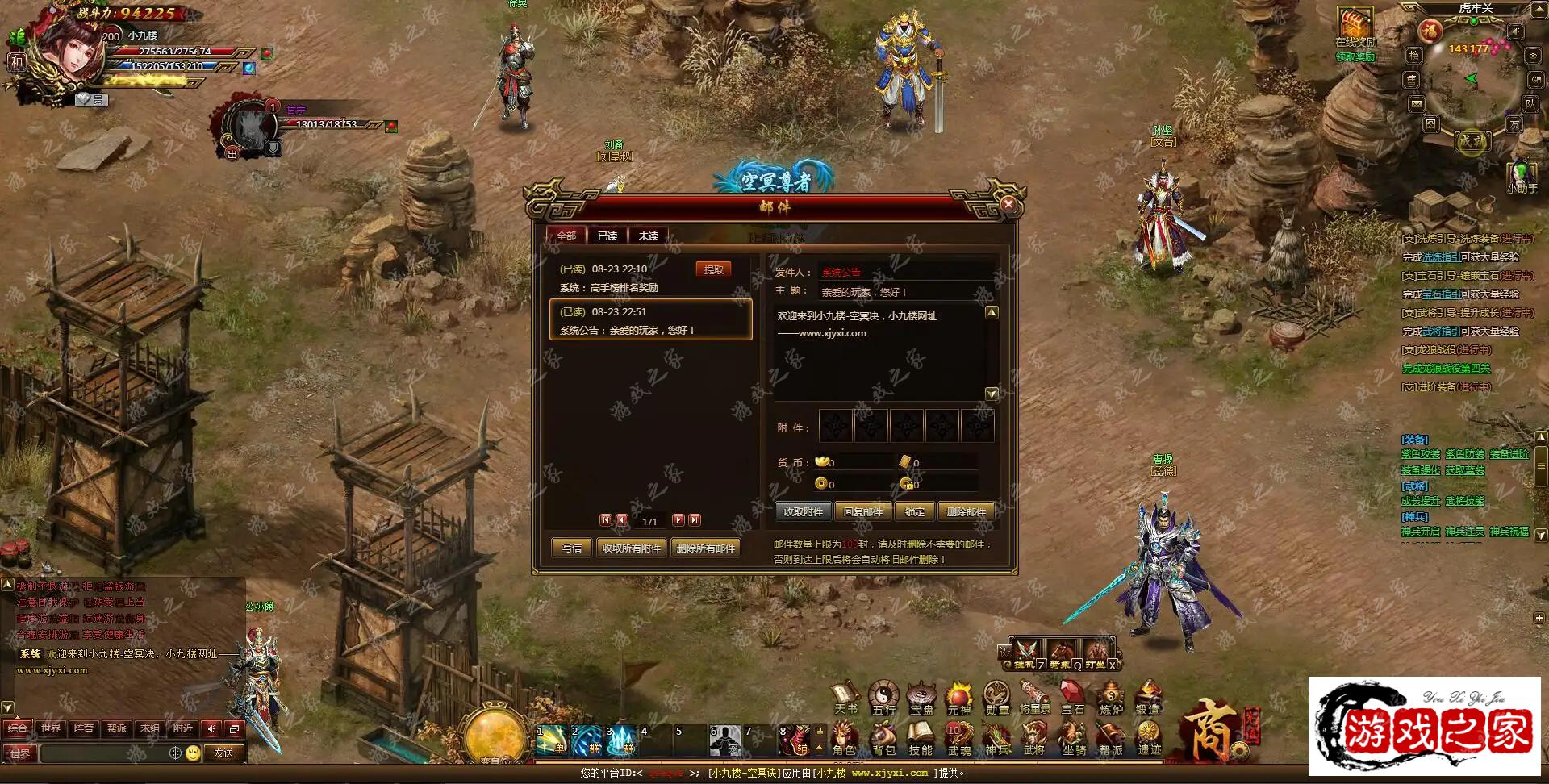Open the 背包 bag icon
Image resolution: width=1549 pixels, height=784 pixels.
pyautogui.click(x=883, y=737)
